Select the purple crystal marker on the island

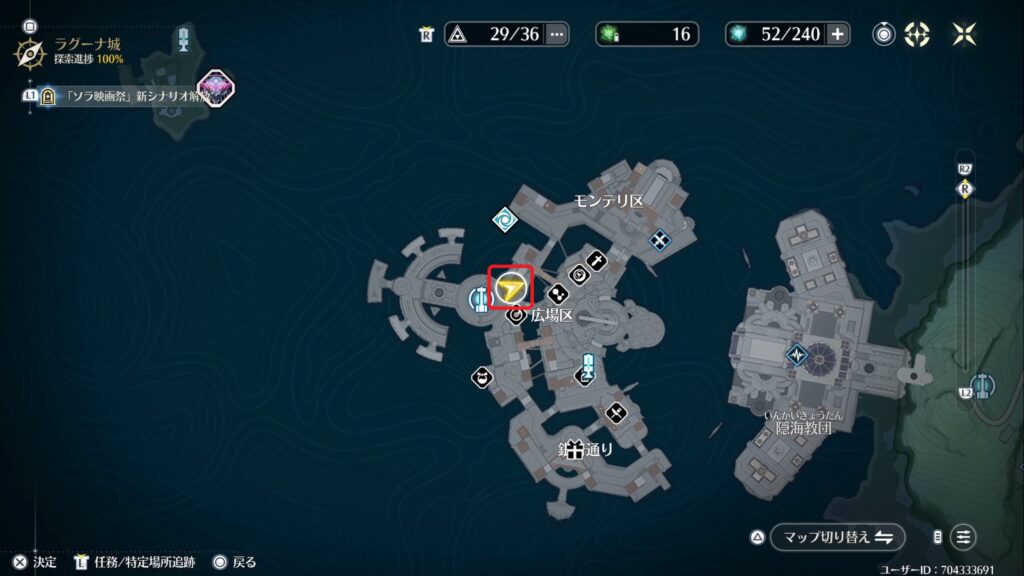coord(215,88)
